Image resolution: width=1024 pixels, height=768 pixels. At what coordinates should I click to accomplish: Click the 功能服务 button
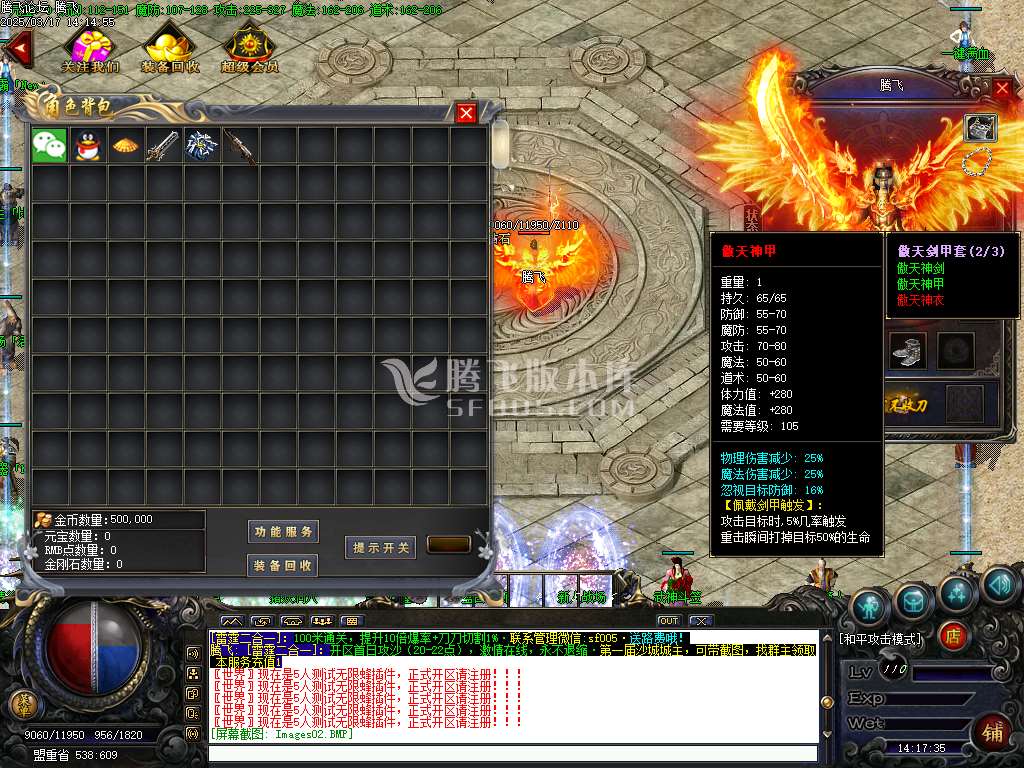pyautogui.click(x=283, y=531)
